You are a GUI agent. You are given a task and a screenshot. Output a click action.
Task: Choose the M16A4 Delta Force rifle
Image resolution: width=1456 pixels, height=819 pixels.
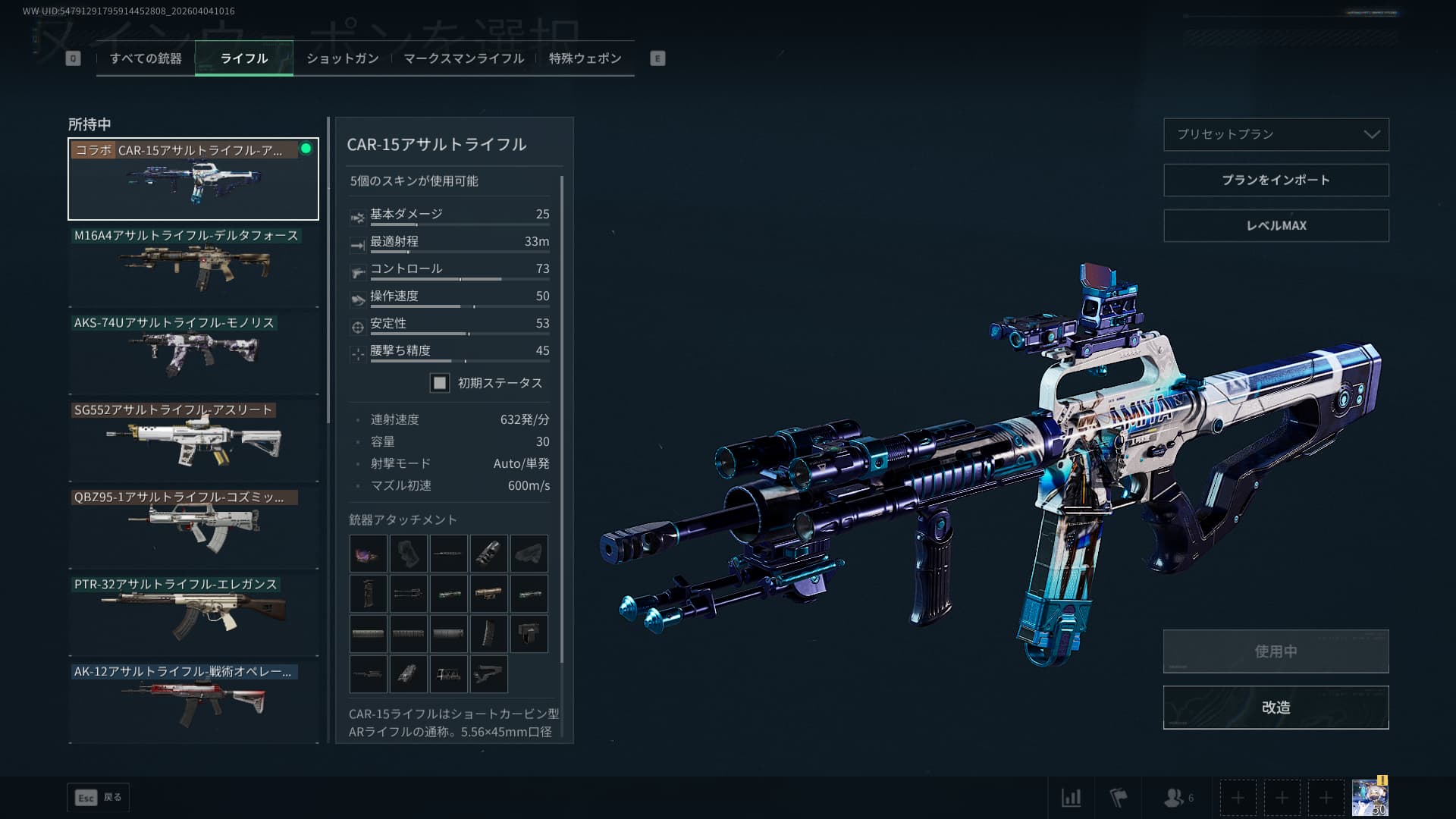(x=193, y=266)
